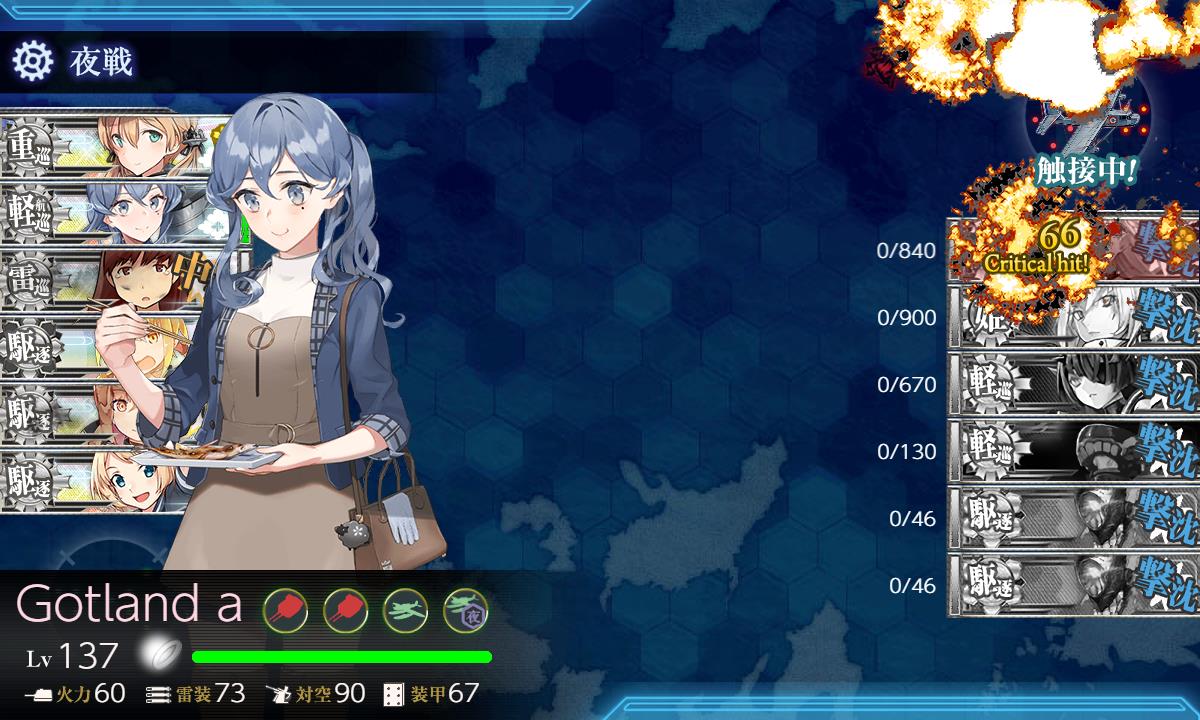Viewport: 1200px width, 720px height.
Task: Select the heavy cruiser (重巡) fleet banner
Action: point(100,144)
